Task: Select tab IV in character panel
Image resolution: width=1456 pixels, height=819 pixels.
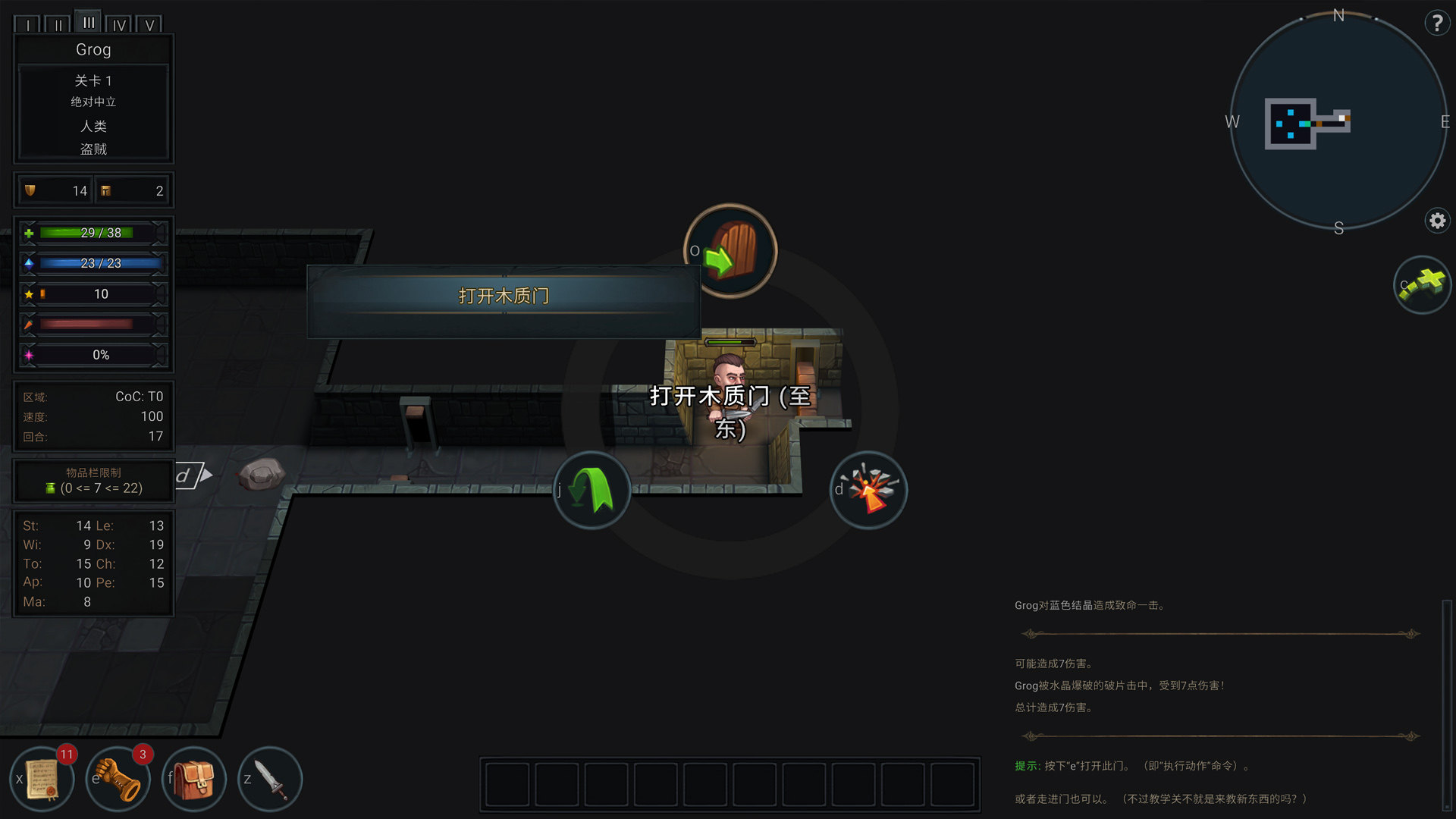Action: click(119, 24)
